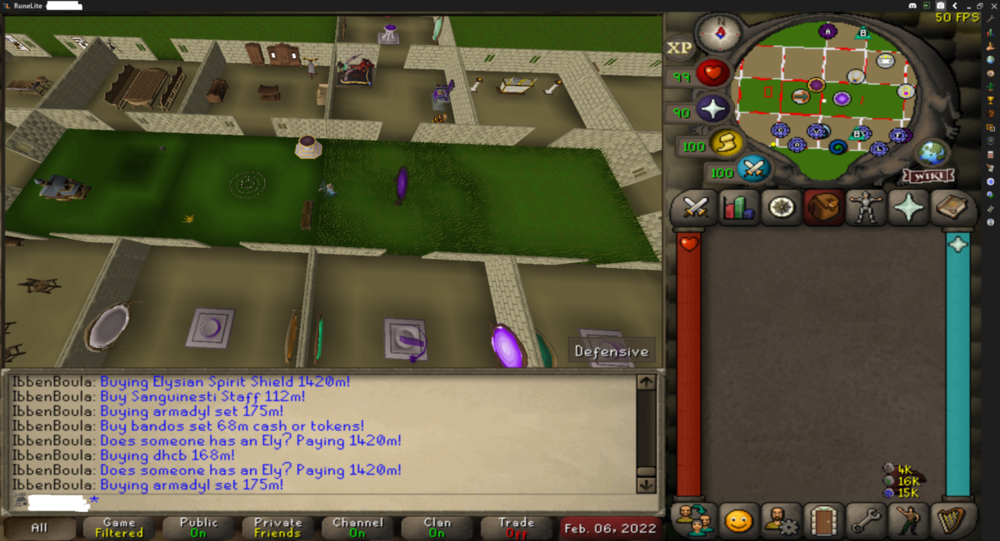Open the Logout door tab

823,521
